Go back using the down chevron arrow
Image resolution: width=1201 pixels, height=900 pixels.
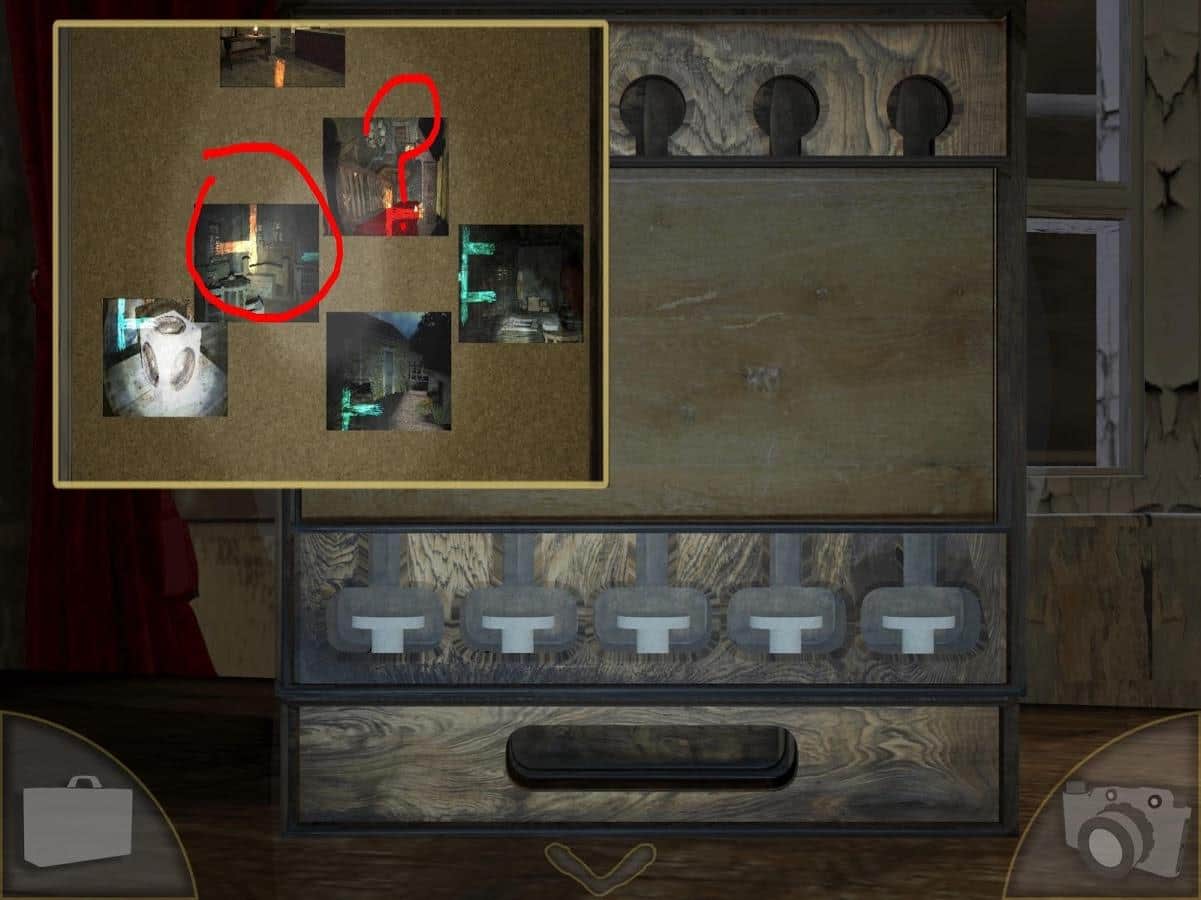600,866
